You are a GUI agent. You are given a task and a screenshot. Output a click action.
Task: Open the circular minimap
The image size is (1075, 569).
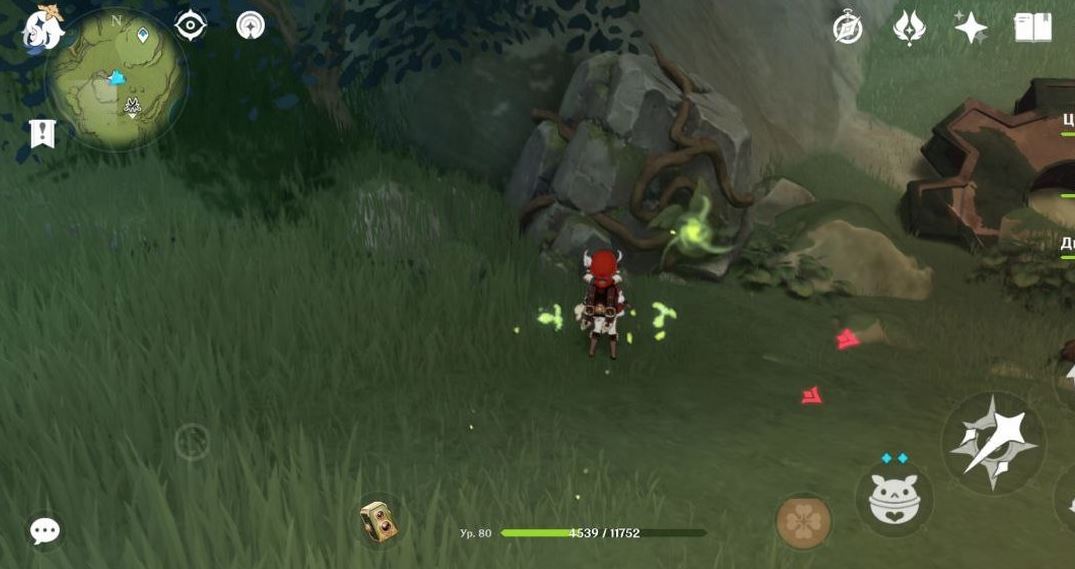pyautogui.click(x=117, y=80)
